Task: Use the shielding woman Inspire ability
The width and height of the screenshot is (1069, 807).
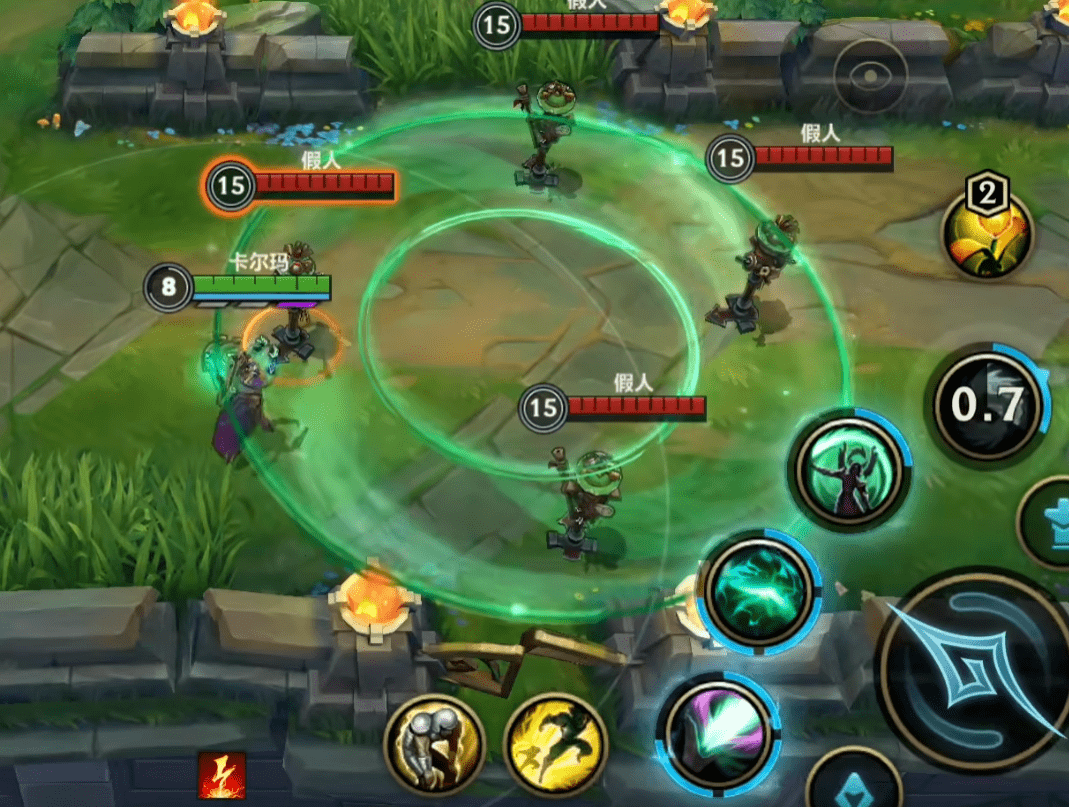Action: (849, 470)
